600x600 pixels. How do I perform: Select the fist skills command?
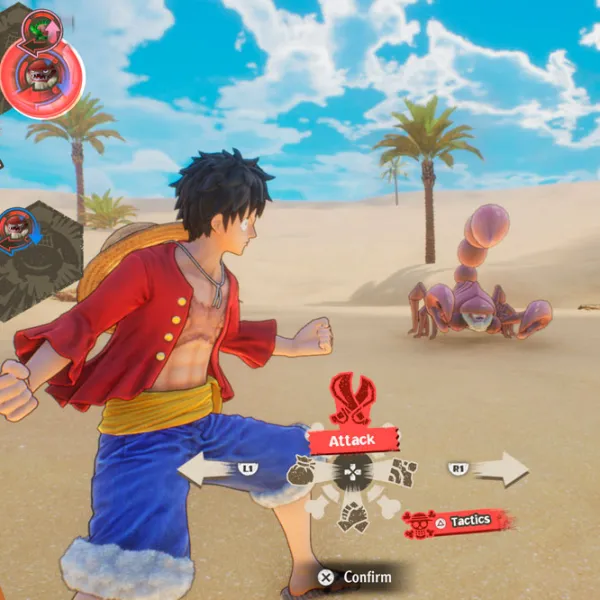coord(402,471)
